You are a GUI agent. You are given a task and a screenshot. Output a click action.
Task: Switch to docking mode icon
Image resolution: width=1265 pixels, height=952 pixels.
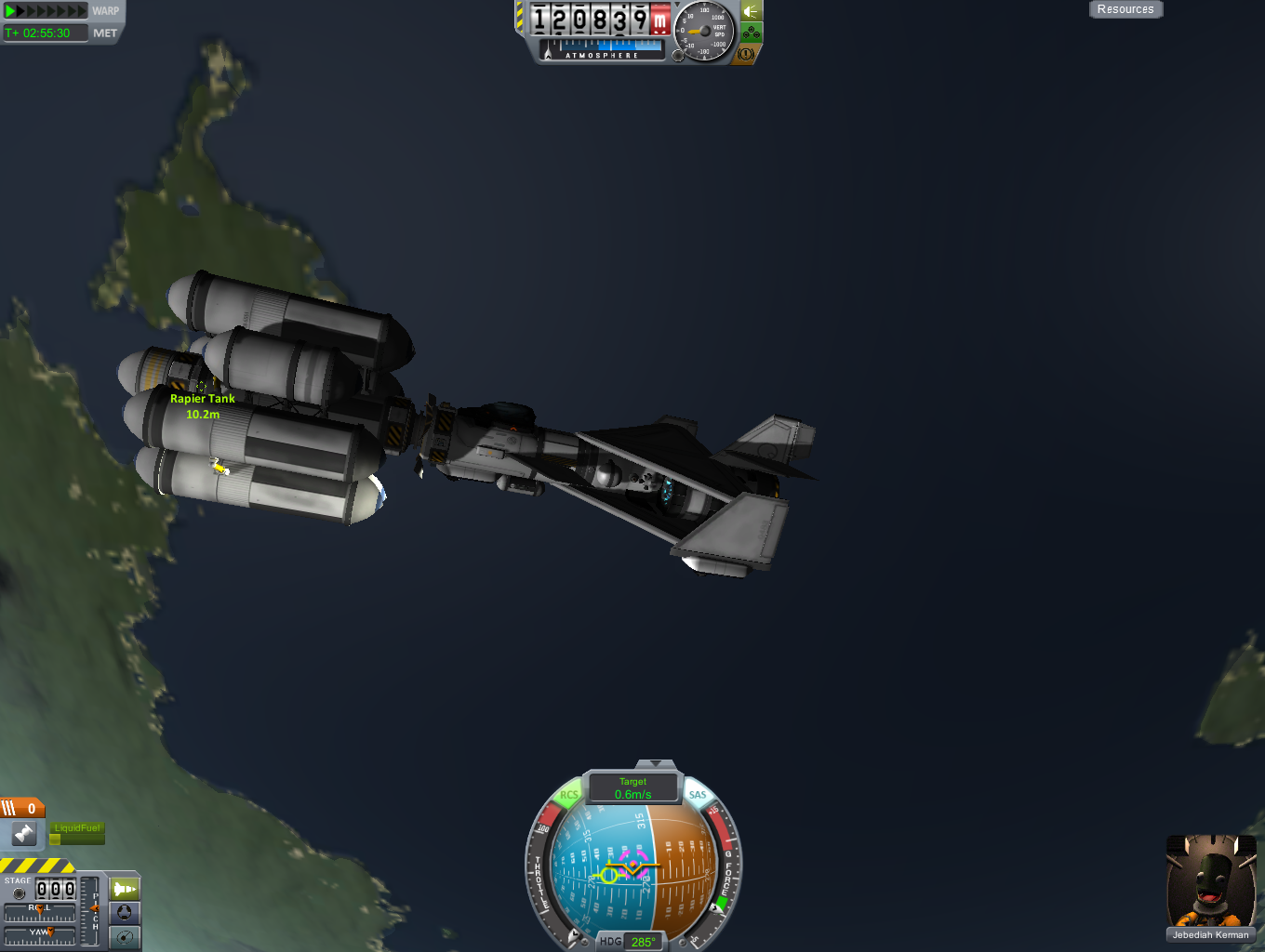pos(124,913)
